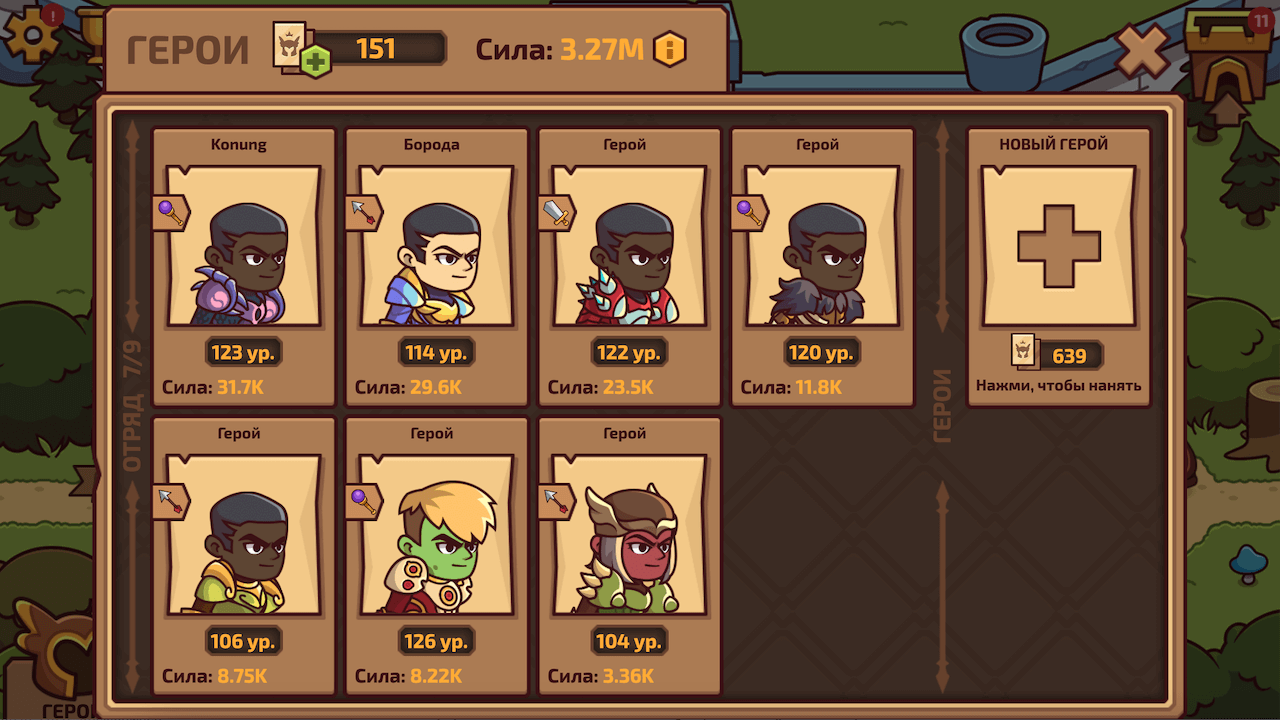Select Konung's hero portrait
This screenshot has width=1280, height=720.
(x=243, y=250)
